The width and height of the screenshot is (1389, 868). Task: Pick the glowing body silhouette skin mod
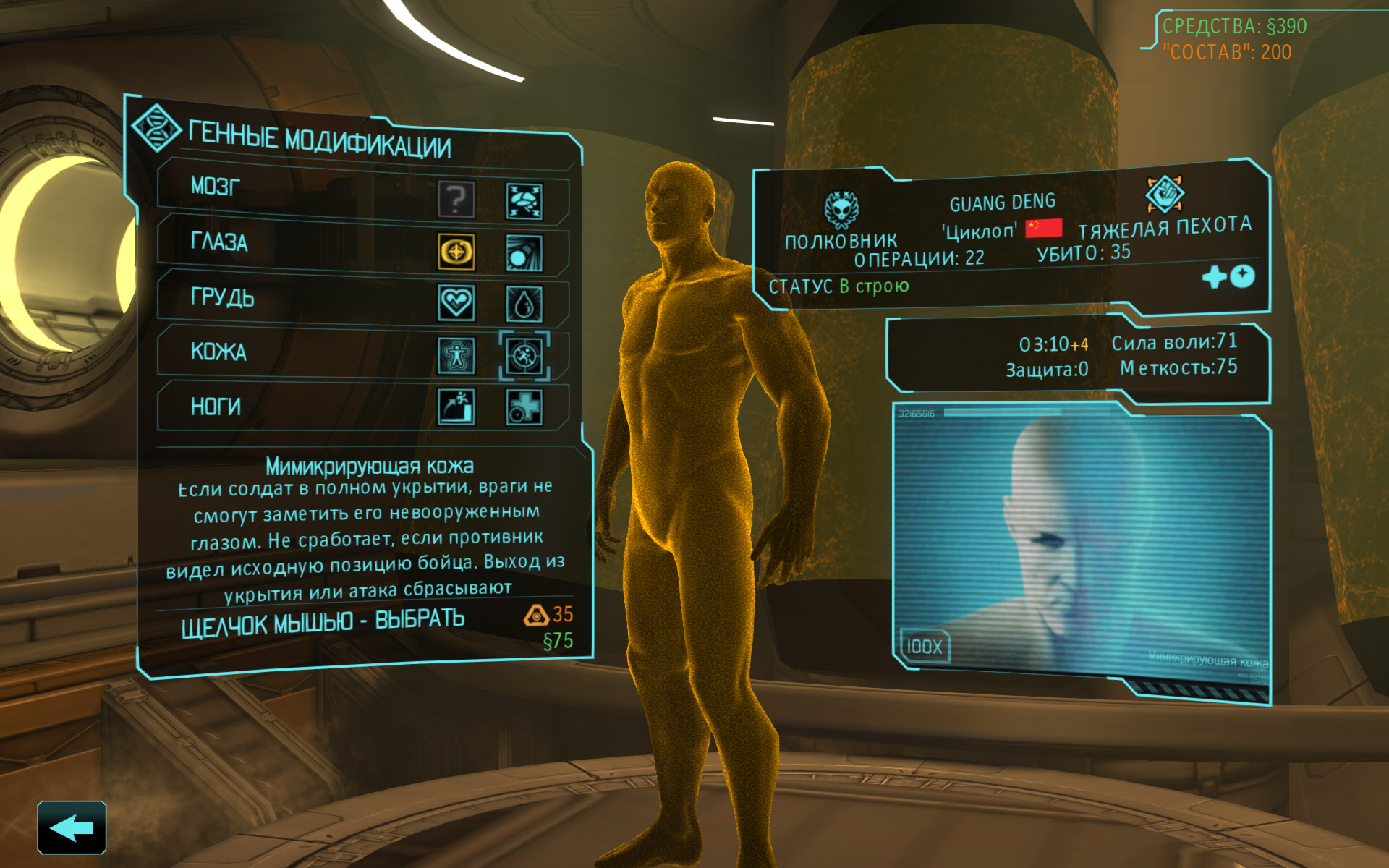pyautogui.click(x=456, y=355)
